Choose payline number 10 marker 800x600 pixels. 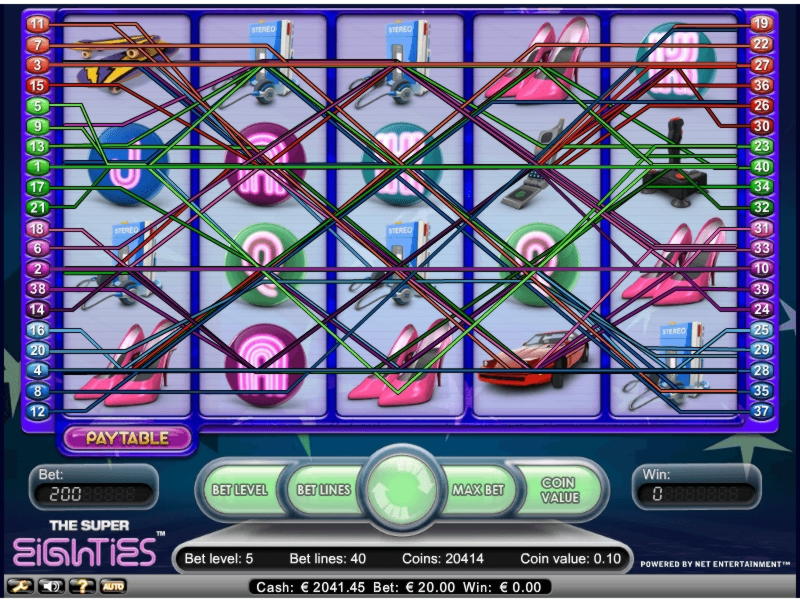(x=760, y=269)
